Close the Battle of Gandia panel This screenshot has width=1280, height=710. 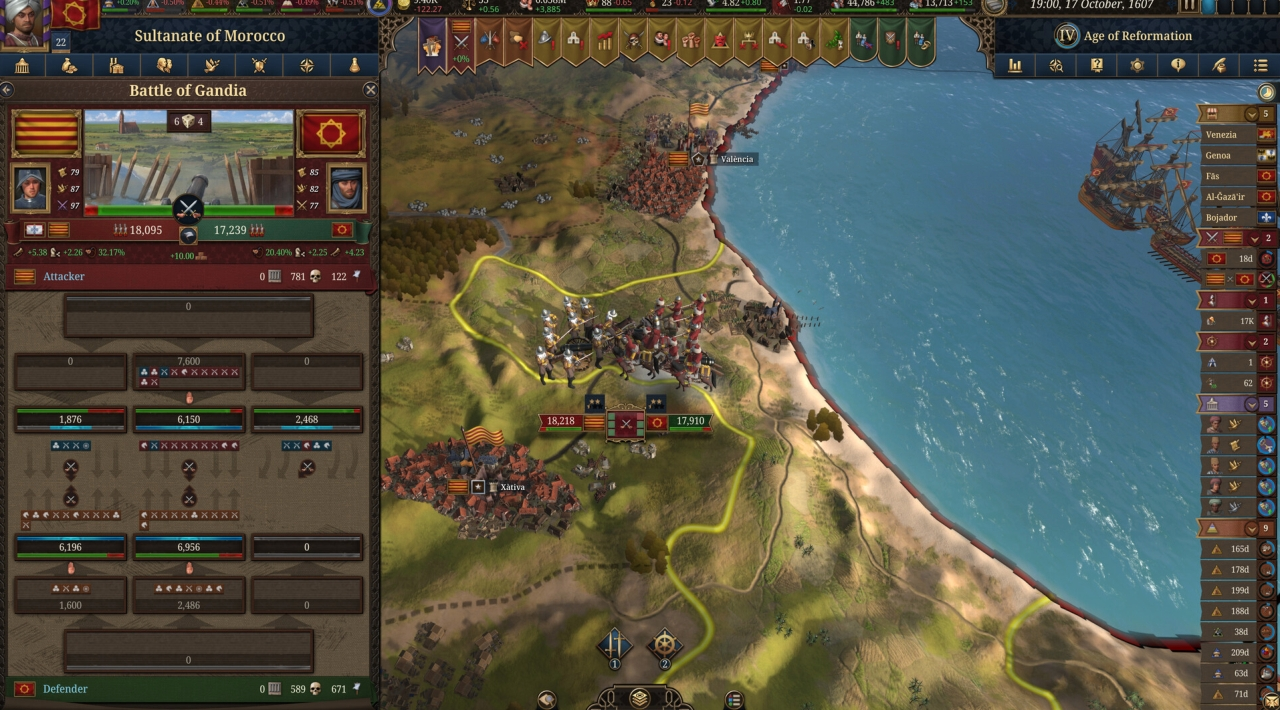pyautogui.click(x=370, y=90)
